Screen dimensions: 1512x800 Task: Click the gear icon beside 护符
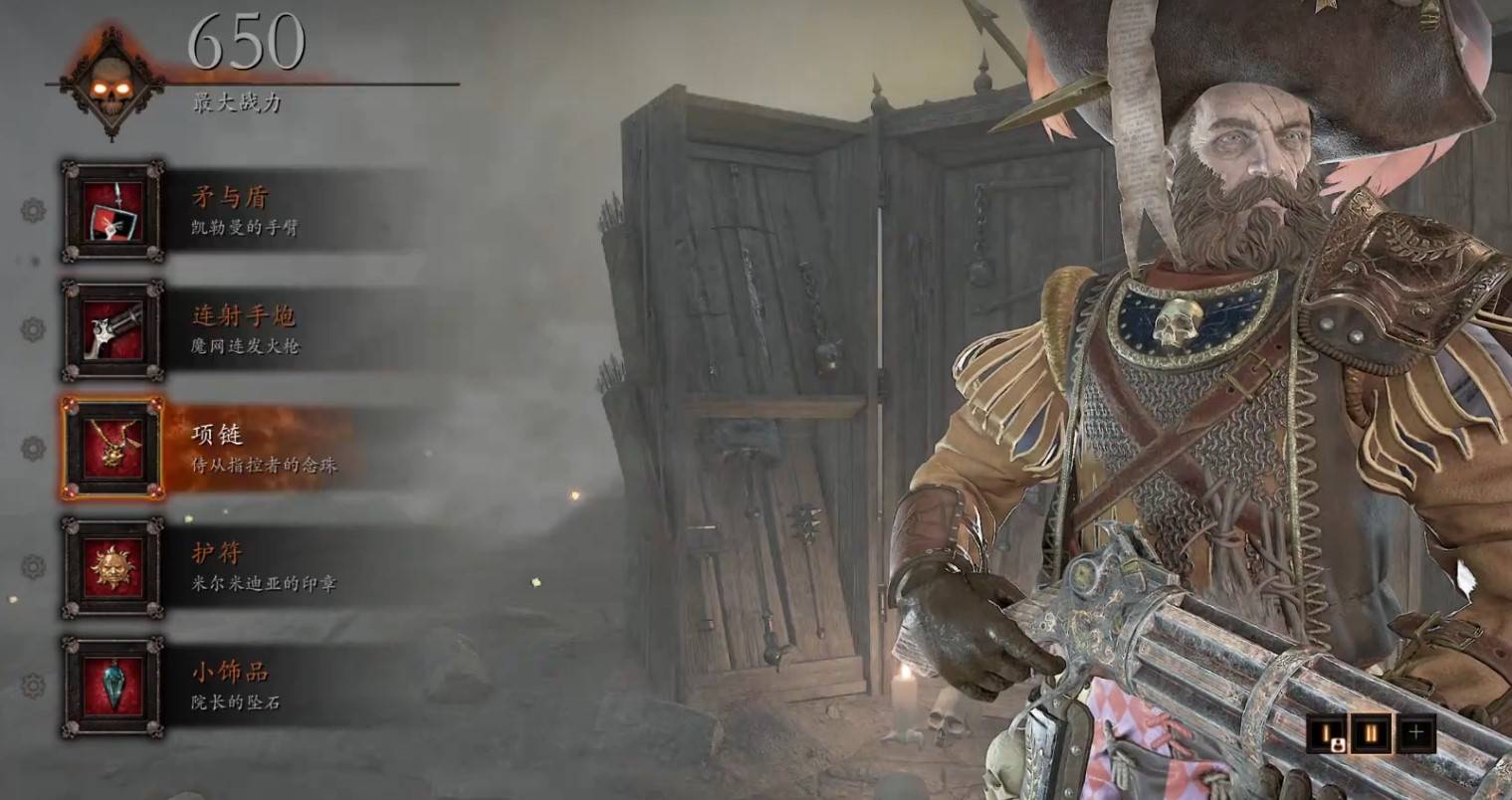(33, 567)
